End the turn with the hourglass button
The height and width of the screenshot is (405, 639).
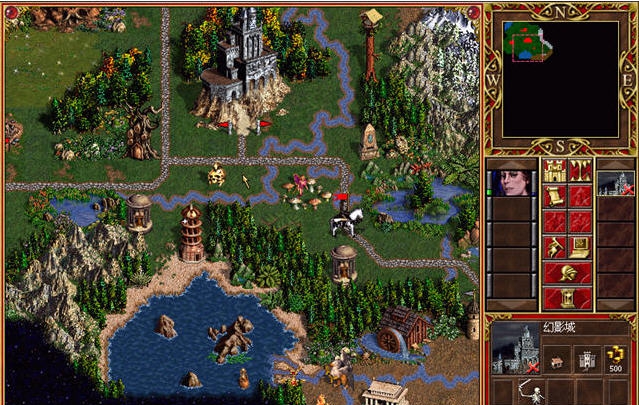tap(567, 297)
